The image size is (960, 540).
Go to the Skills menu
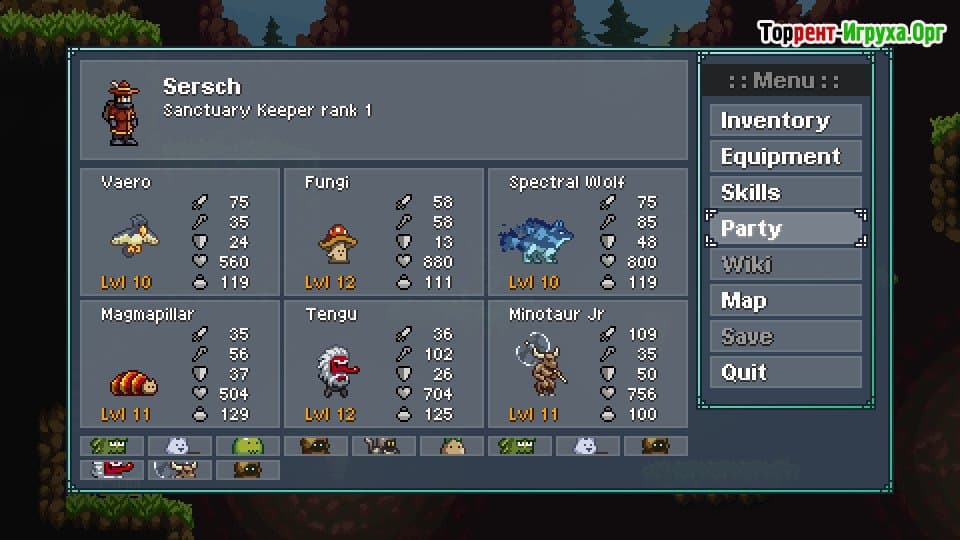coord(785,193)
